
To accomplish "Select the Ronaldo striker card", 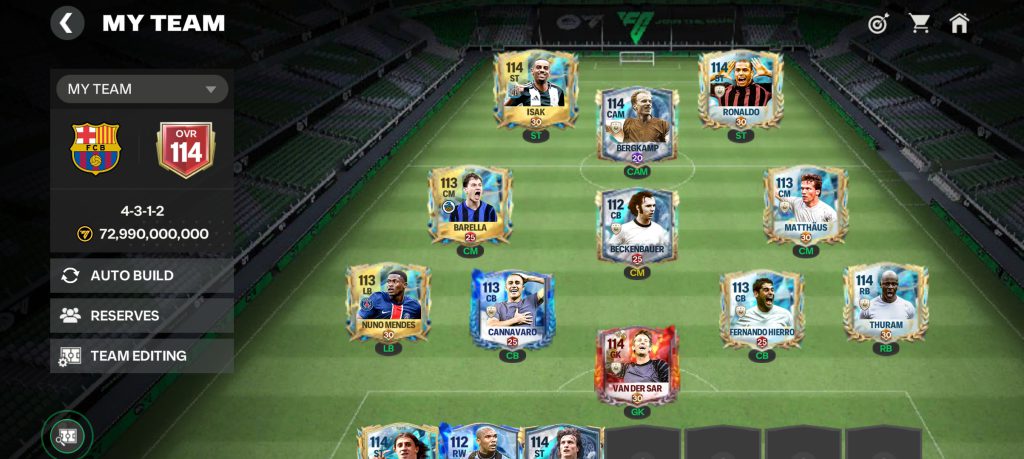I will [740, 90].
